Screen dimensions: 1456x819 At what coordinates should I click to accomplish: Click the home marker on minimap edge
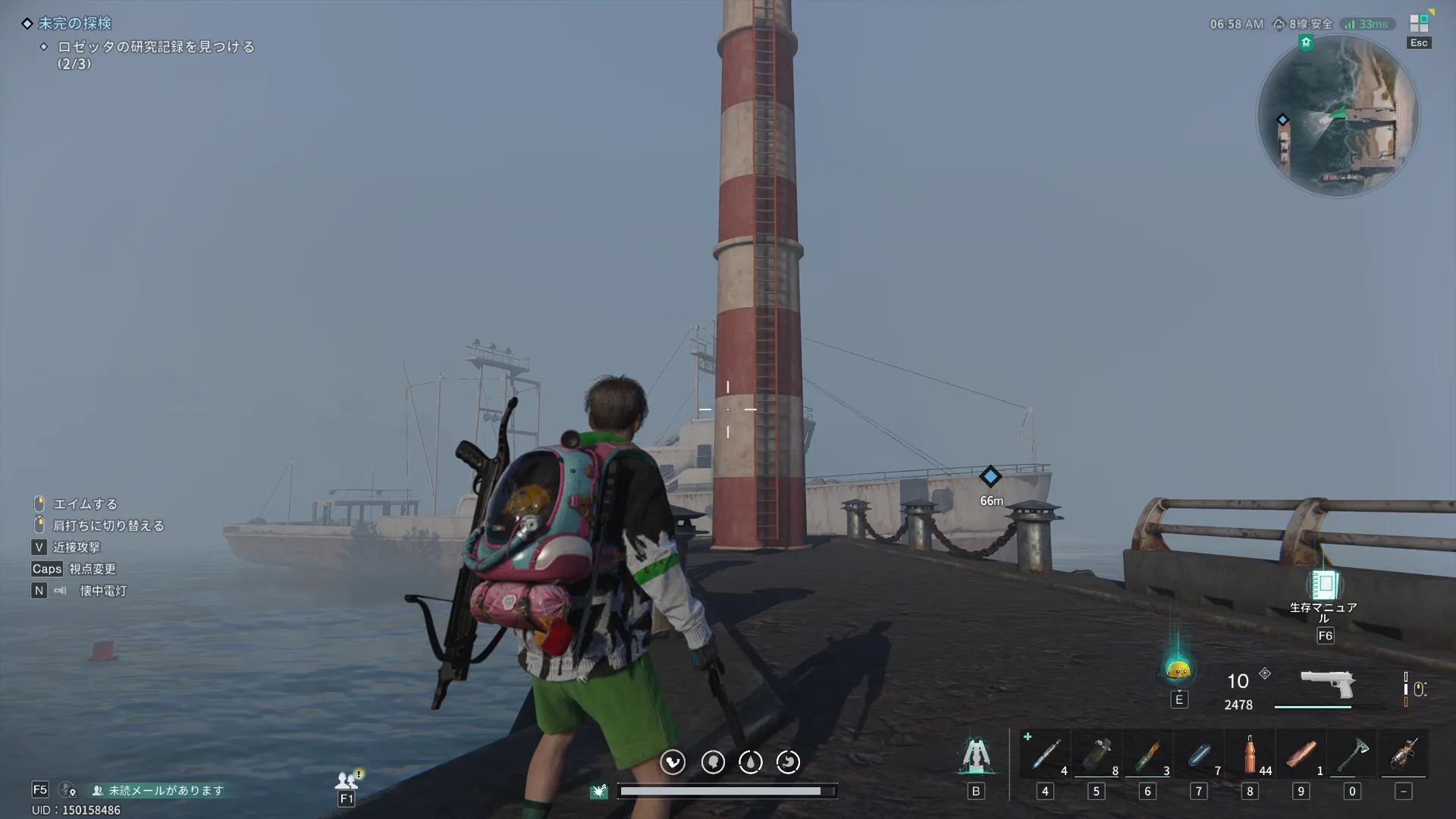pyautogui.click(x=1306, y=42)
